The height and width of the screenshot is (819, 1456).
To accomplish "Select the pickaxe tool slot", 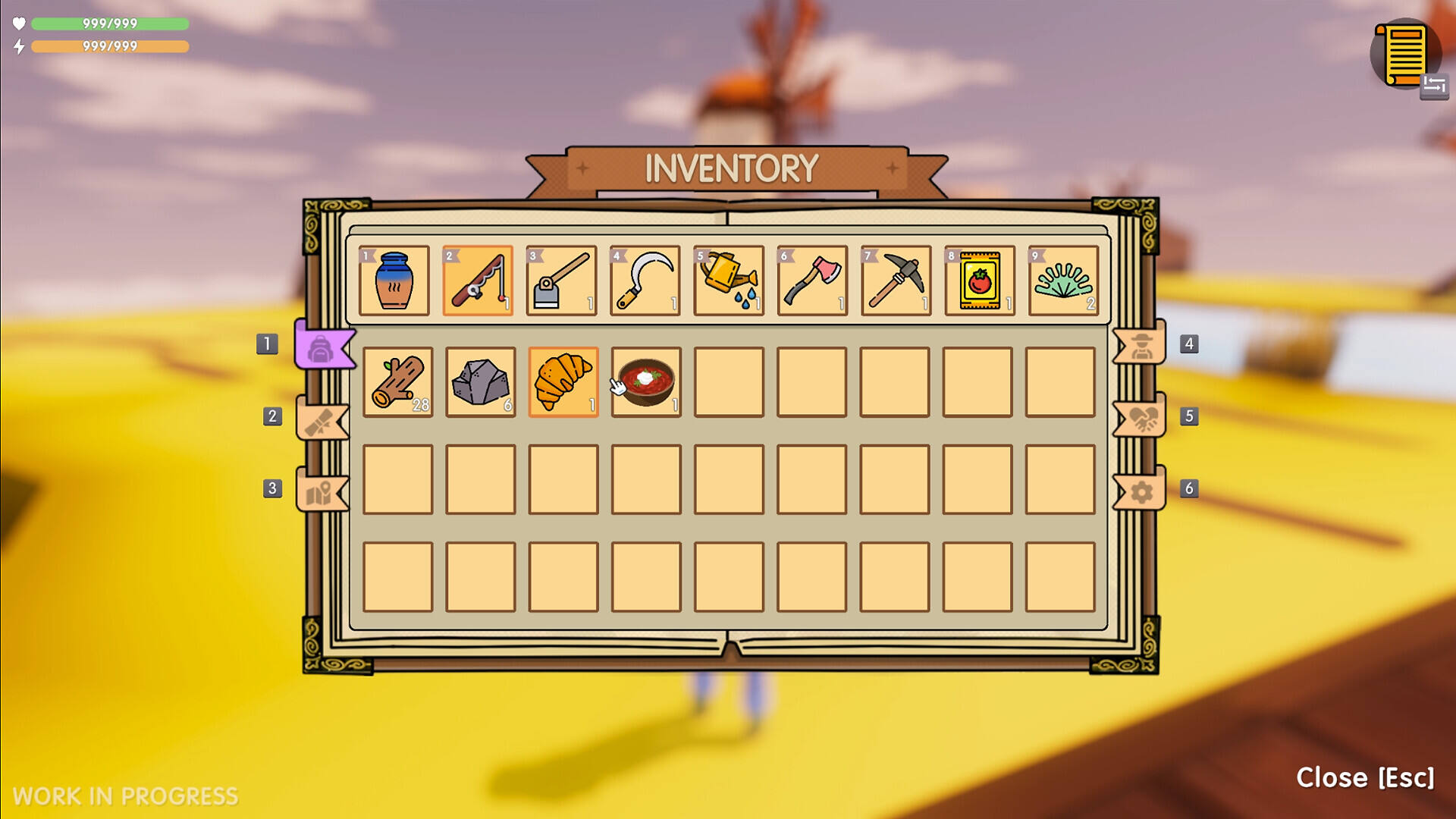I will coord(896,281).
